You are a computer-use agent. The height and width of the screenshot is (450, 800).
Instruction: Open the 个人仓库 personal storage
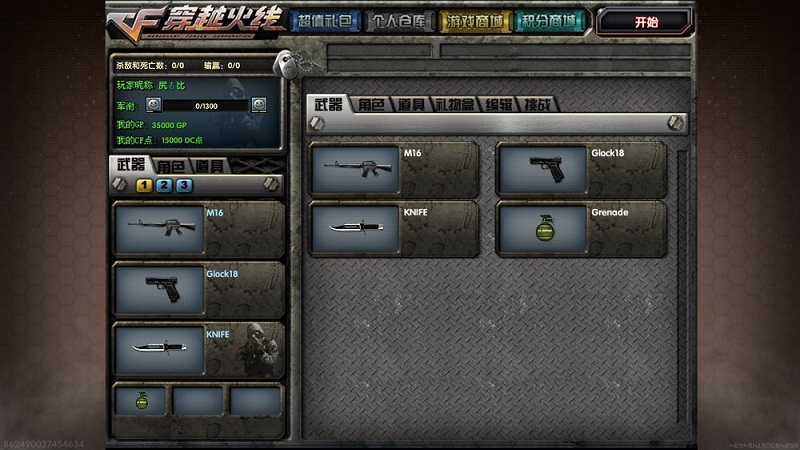[399, 21]
